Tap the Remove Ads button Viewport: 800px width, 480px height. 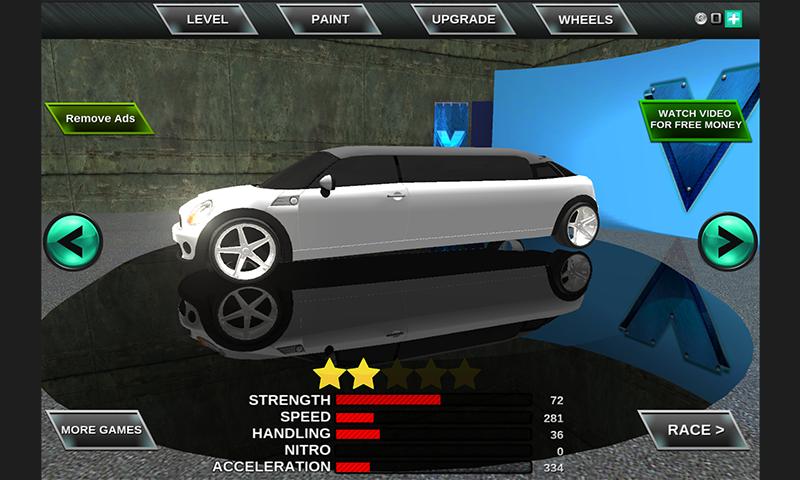[x=100, y=119]
